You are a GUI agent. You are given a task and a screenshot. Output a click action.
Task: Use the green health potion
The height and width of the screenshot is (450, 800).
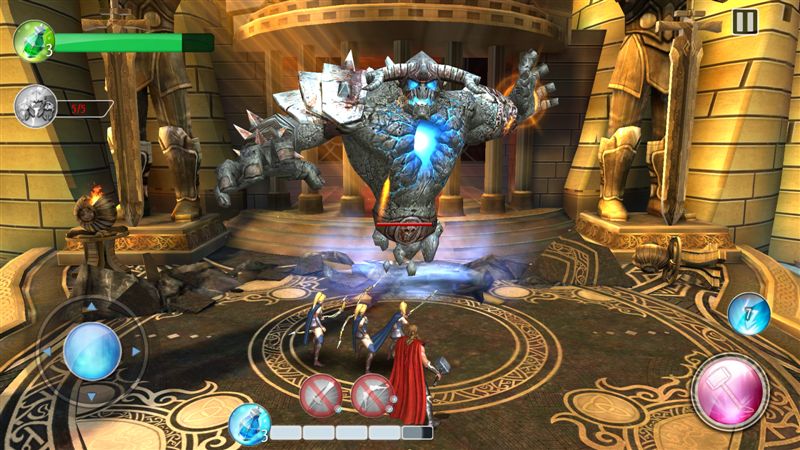pyautogui.click(x=34, y=40)
